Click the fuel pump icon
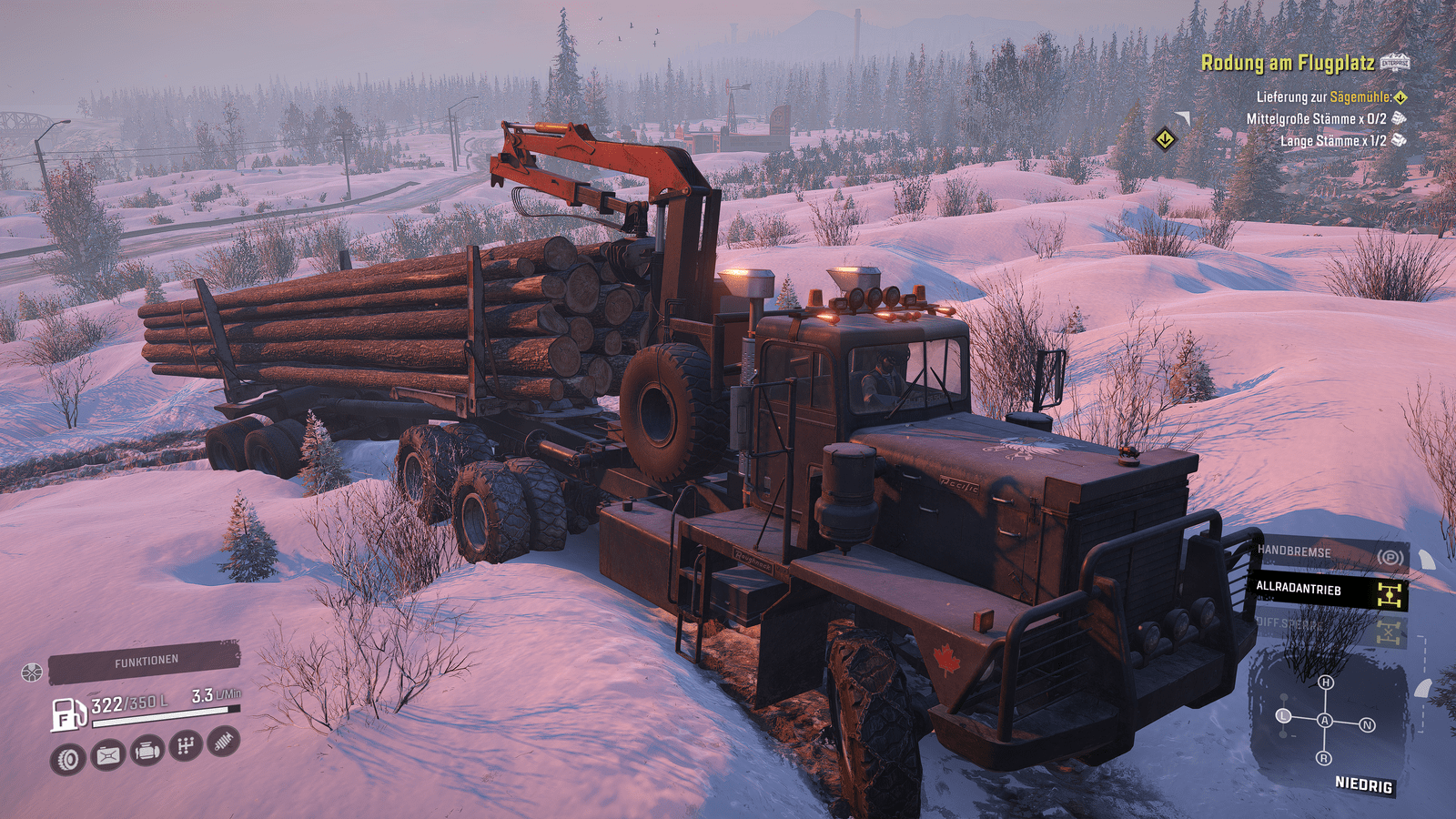This screenshot has width=1456, height=819. 68,714
